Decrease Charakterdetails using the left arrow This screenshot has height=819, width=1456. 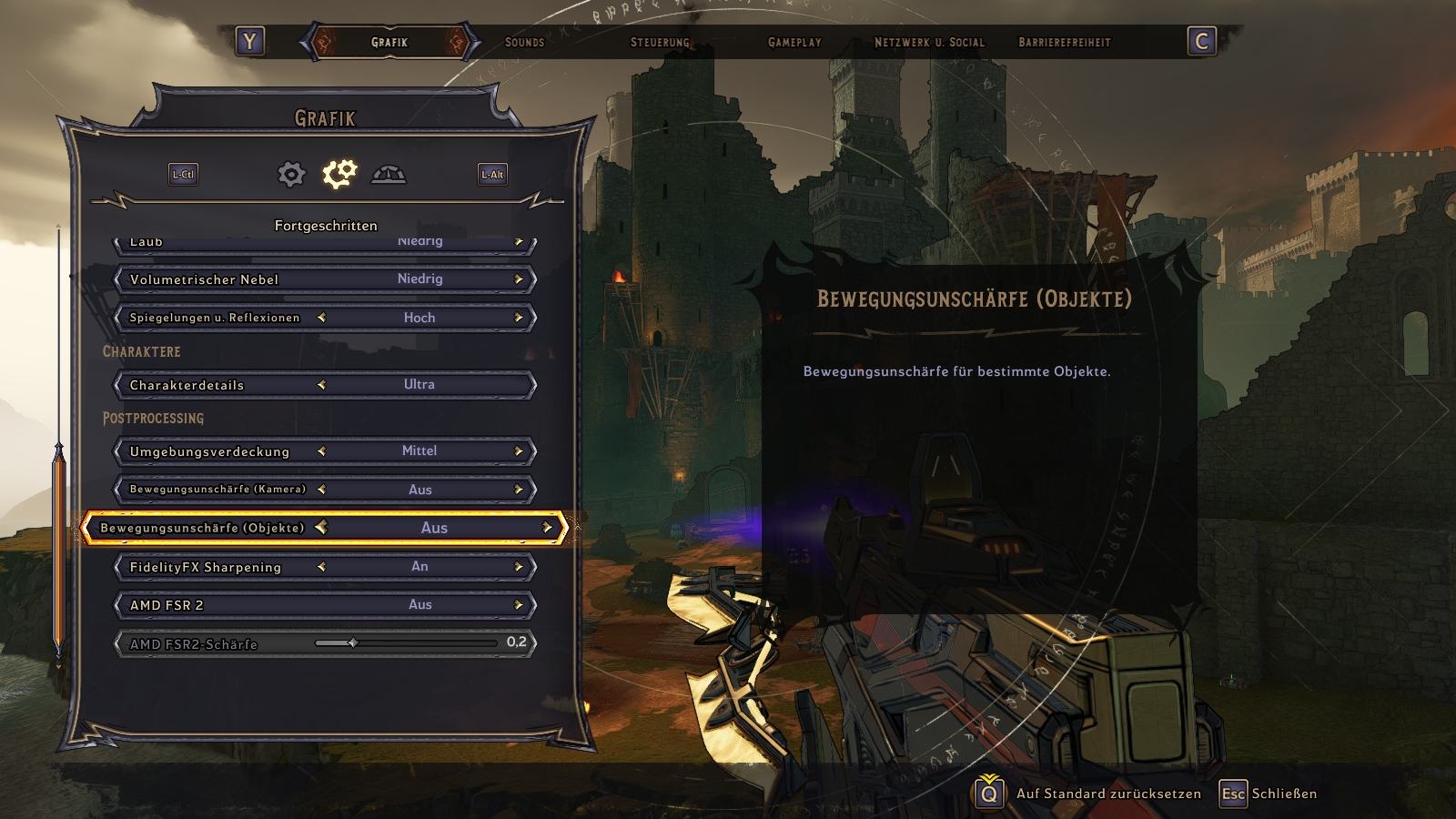pyautogui.click(x=321, y=385)
